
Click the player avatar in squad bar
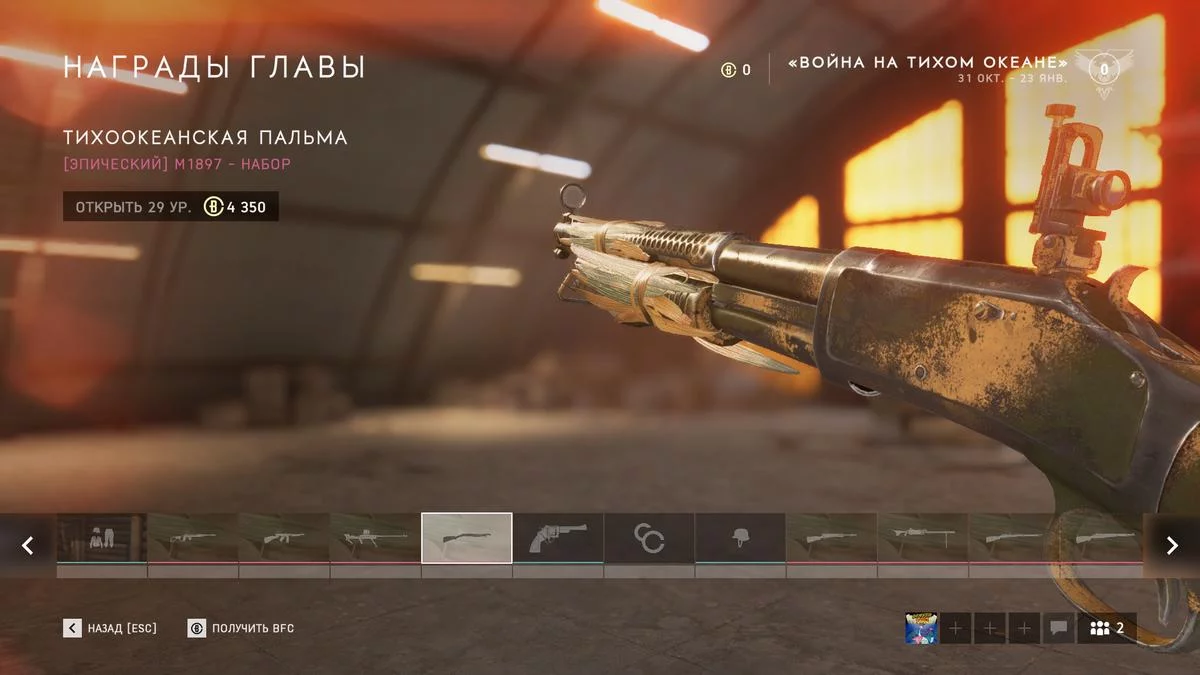(x=920, y=628)
